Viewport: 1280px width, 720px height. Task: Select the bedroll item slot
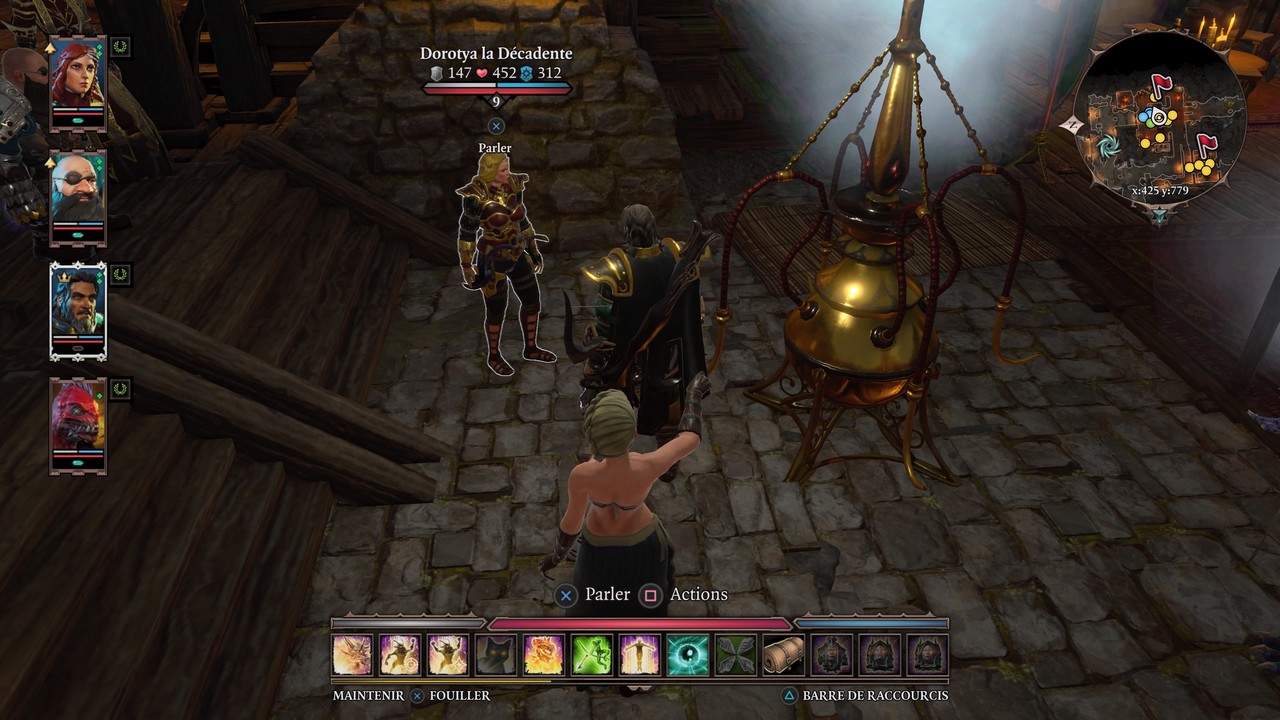(784, 655)
